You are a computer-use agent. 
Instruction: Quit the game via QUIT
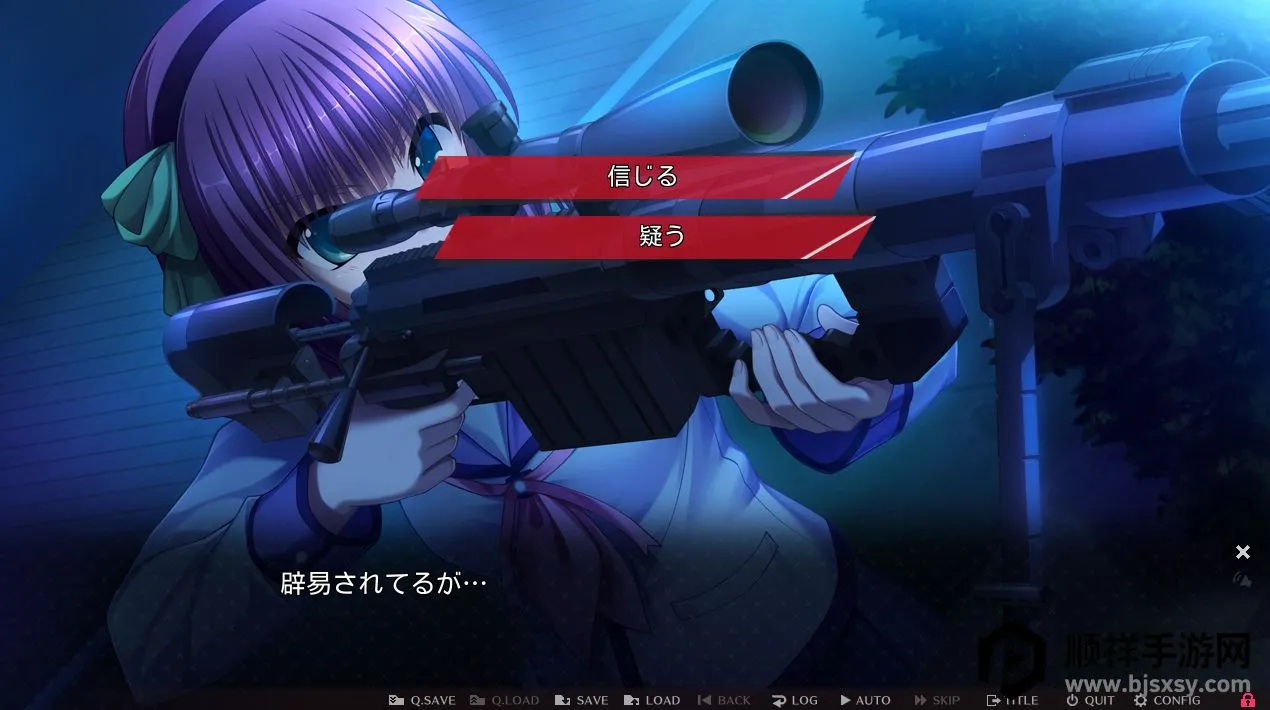1090,700
